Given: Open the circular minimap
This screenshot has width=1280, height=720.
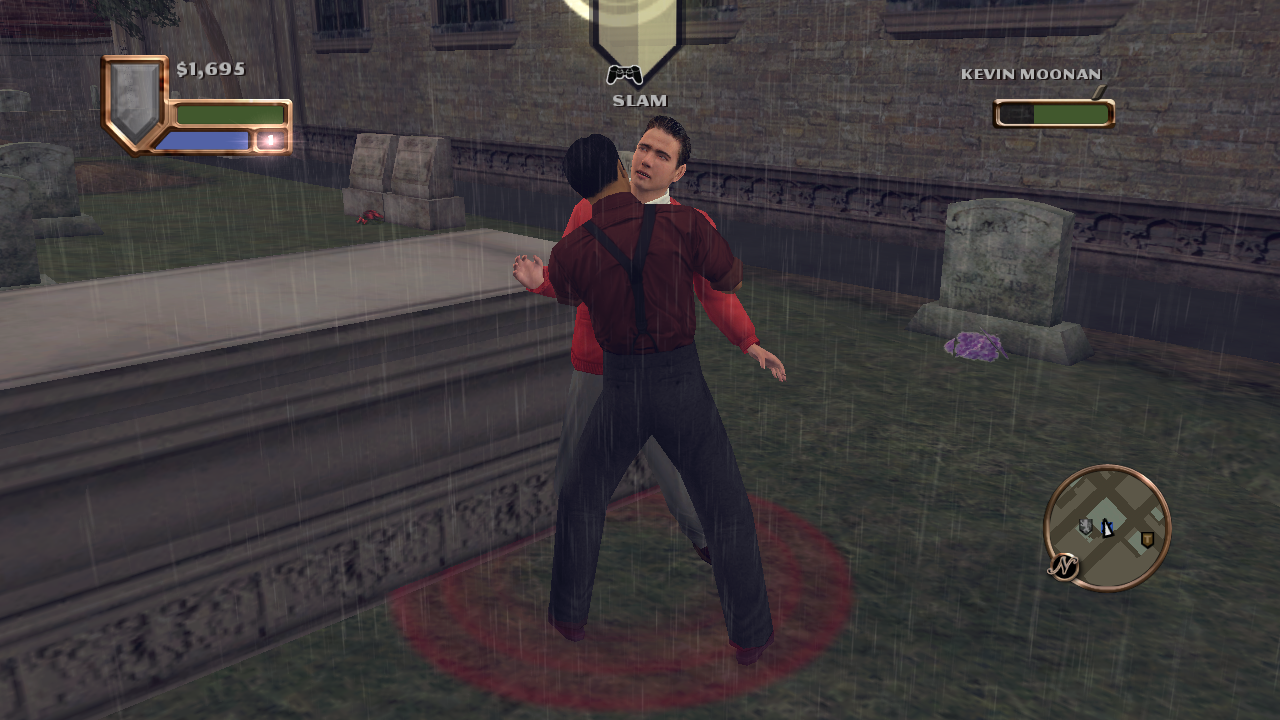Looking at the screenshot, I should [1107, 527].
